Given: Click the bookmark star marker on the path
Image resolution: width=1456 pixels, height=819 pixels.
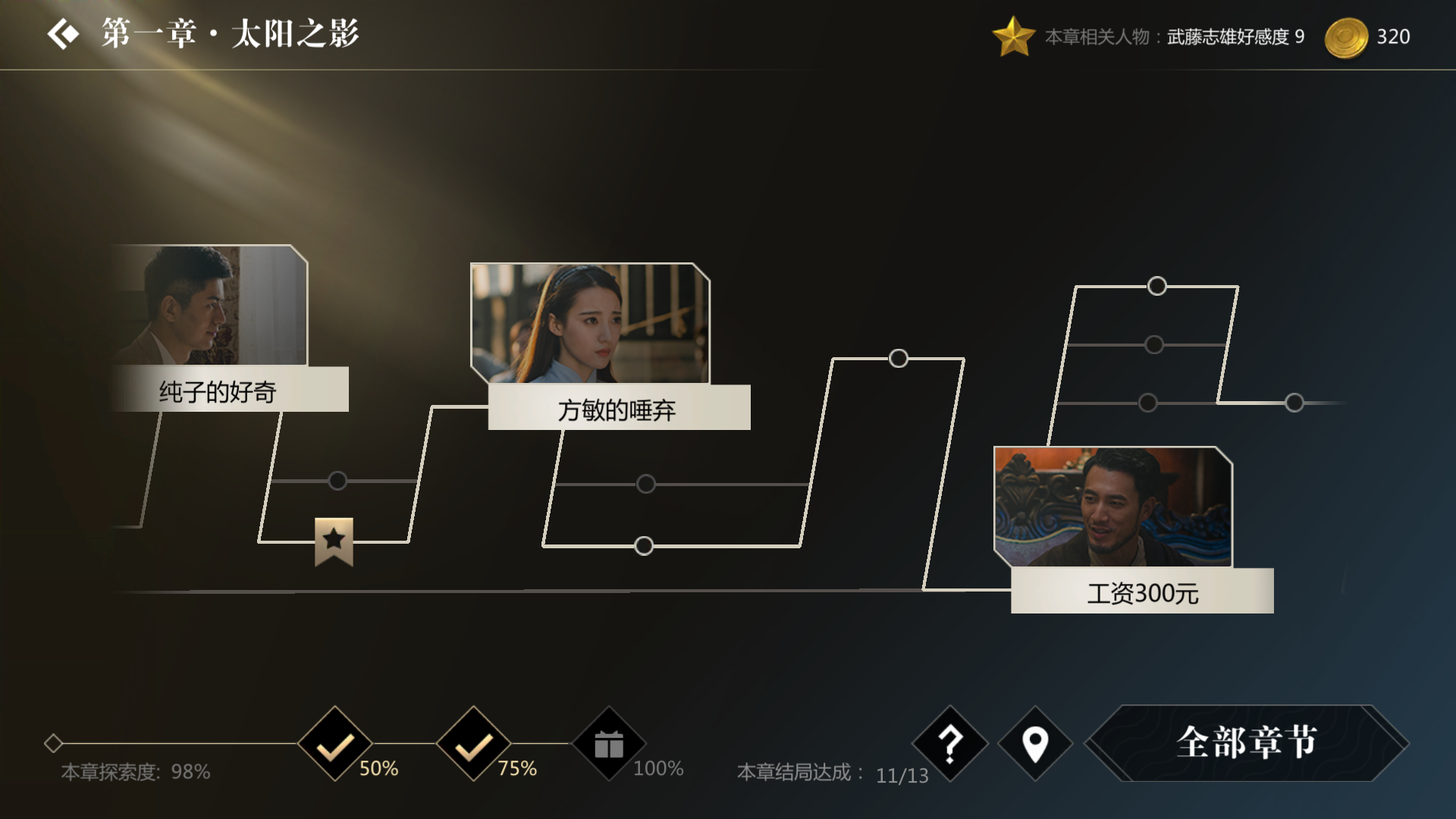Looking at the screenshot, I should [x=334, y=542].
